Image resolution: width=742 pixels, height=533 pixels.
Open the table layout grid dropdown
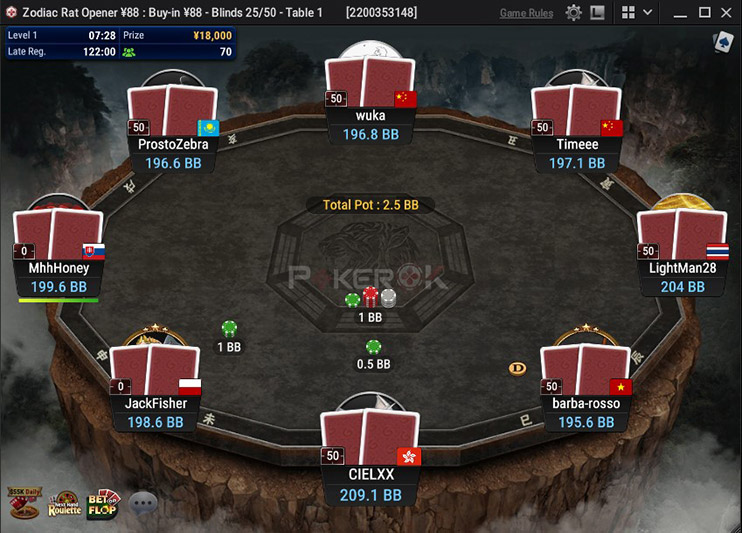(x=636, y=13)
